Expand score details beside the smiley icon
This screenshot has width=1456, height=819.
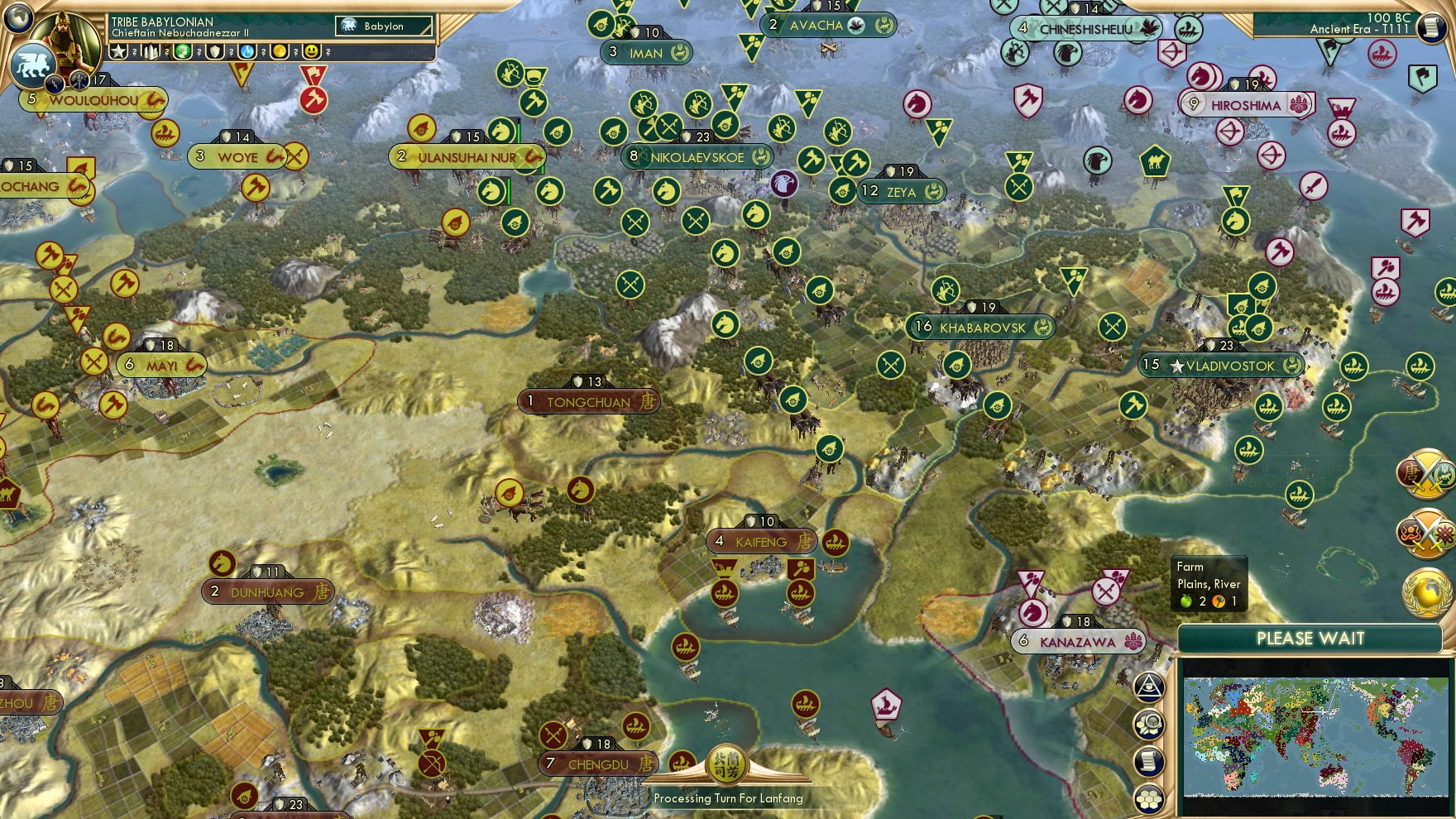(x=328, y=53)
